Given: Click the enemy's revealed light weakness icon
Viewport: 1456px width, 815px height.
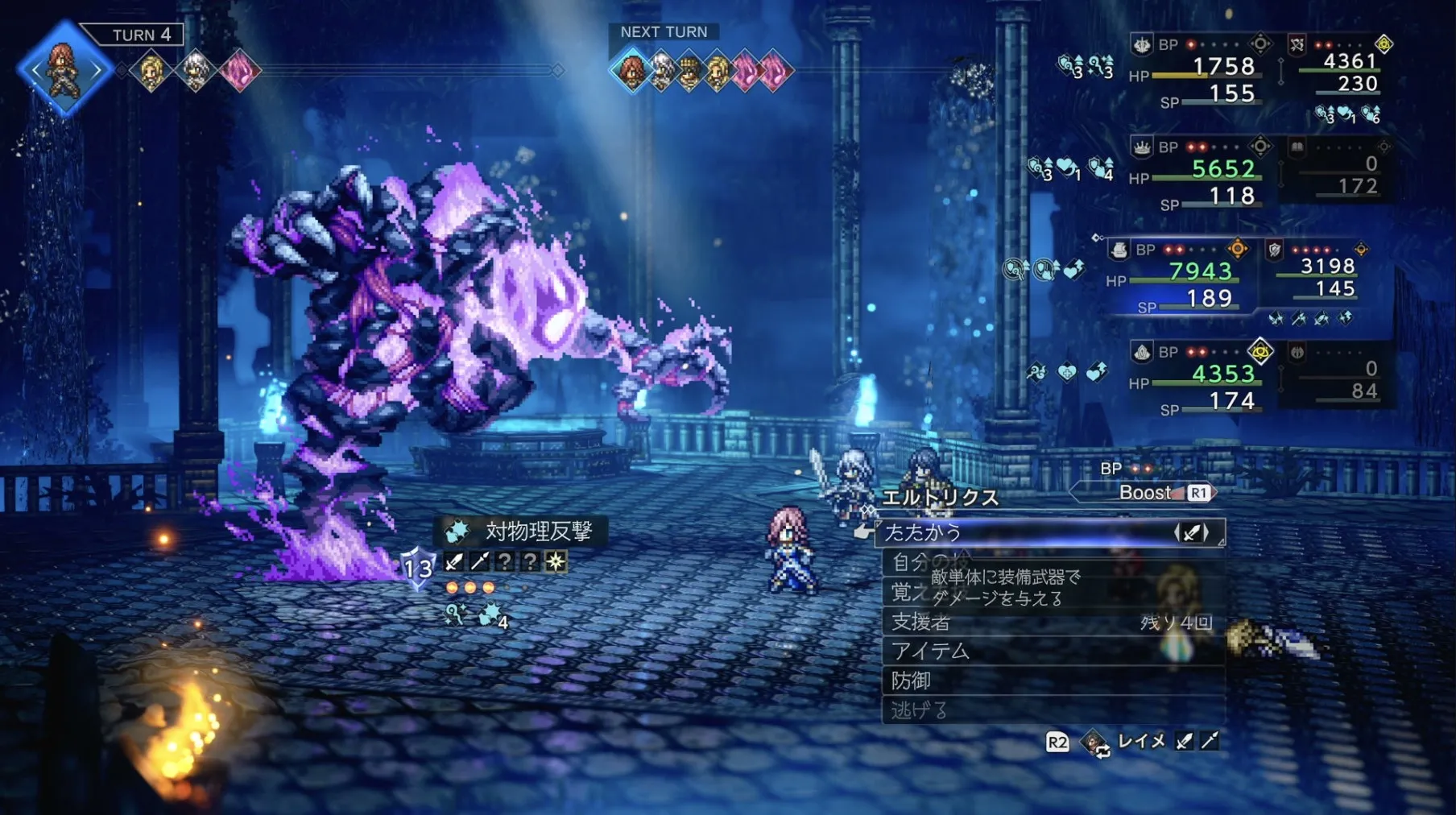Looking at the screenshot, I should pyautogui.click(x=556, y=561).
